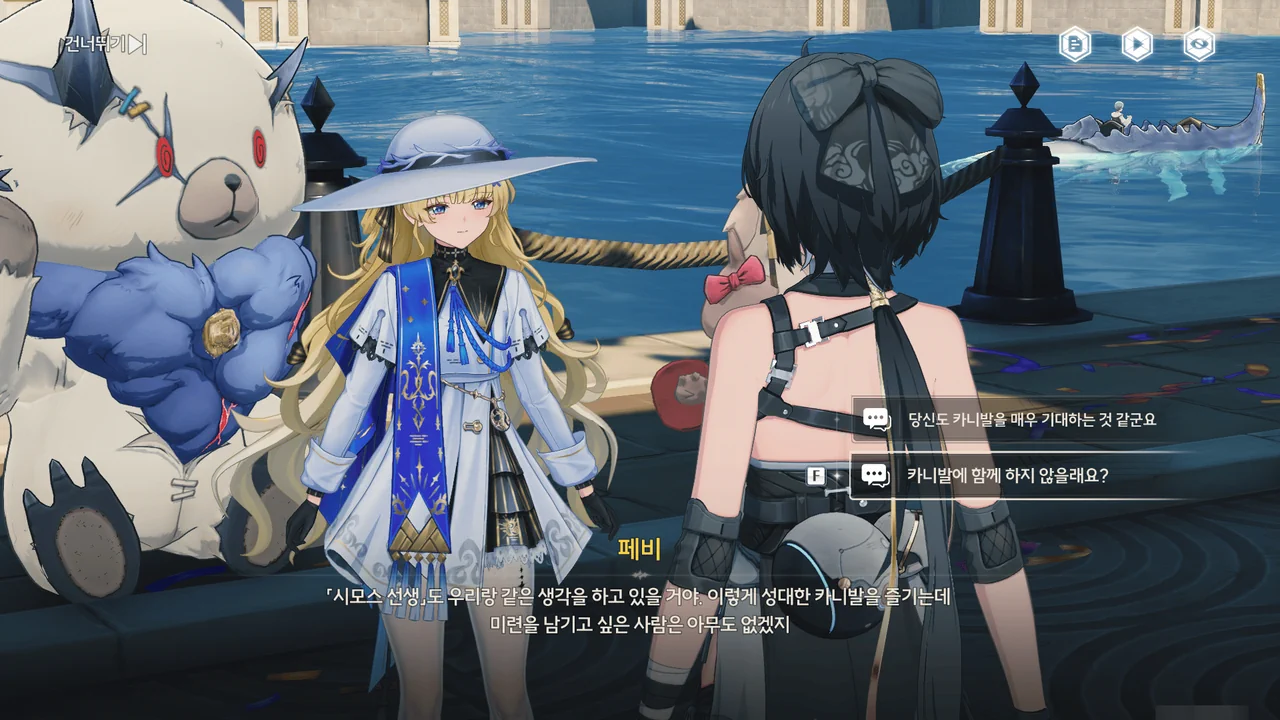Skip the cutscene with 건너뛰기
1280x720 pixels.
tap(105, 44)
